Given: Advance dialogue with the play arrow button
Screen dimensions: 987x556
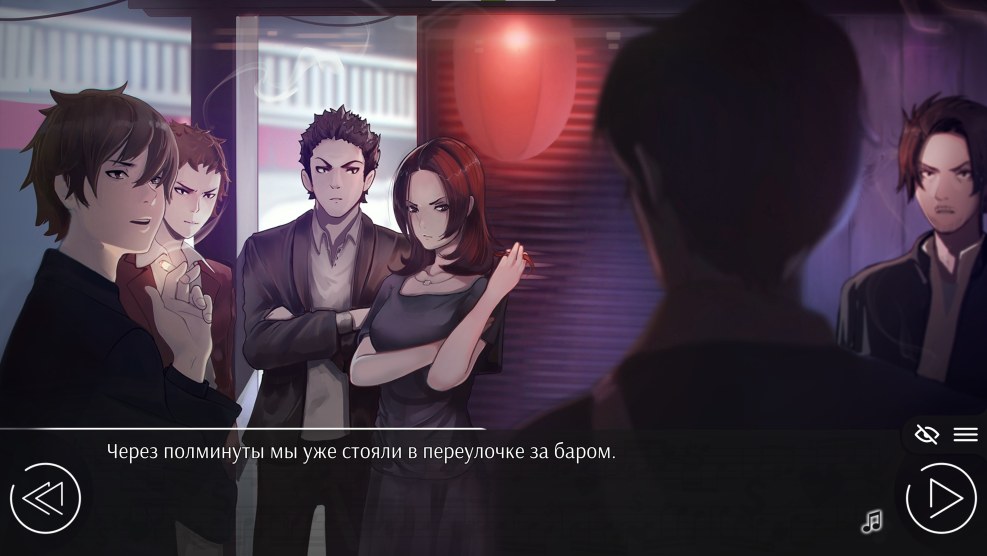Looking at the screenshot, I should 941,497.
